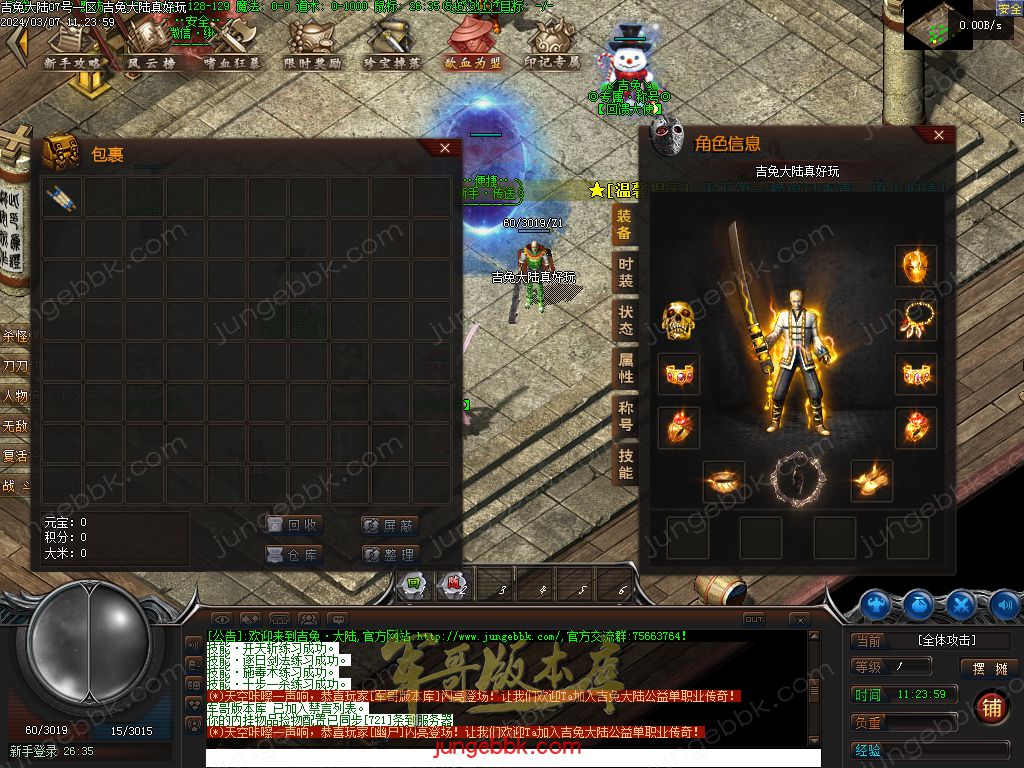Close the 包裹 bag window
1024x768 pixels.
click(444, 148)
